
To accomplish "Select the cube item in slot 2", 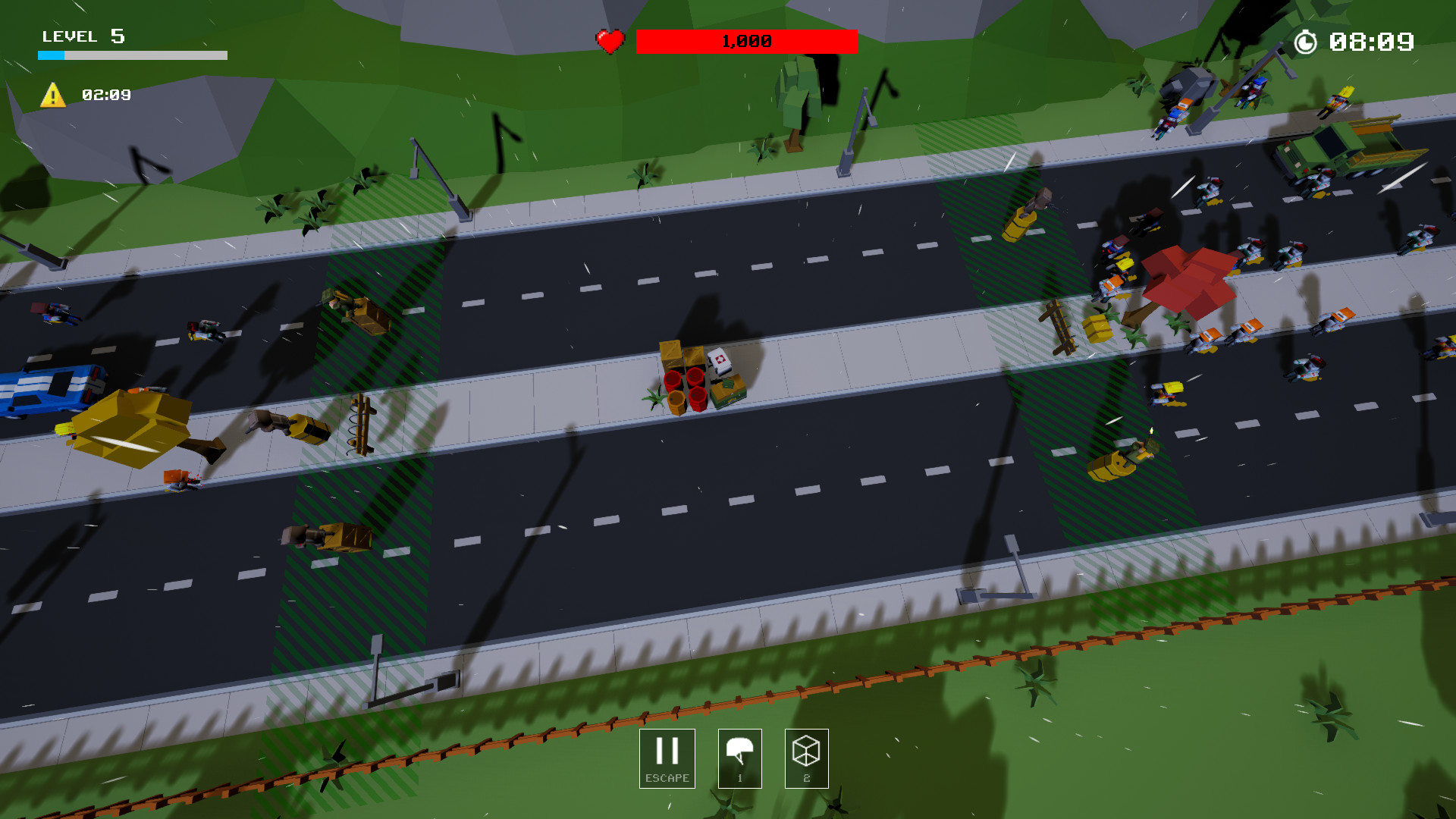I will point(806,758).
